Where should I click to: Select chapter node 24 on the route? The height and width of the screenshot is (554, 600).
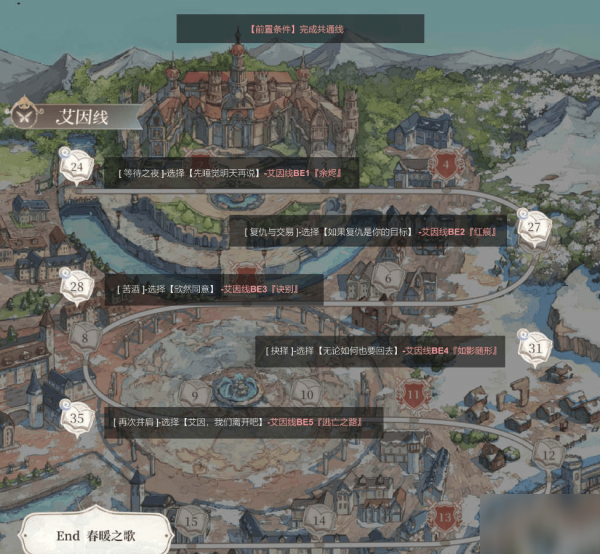[76, 167]
